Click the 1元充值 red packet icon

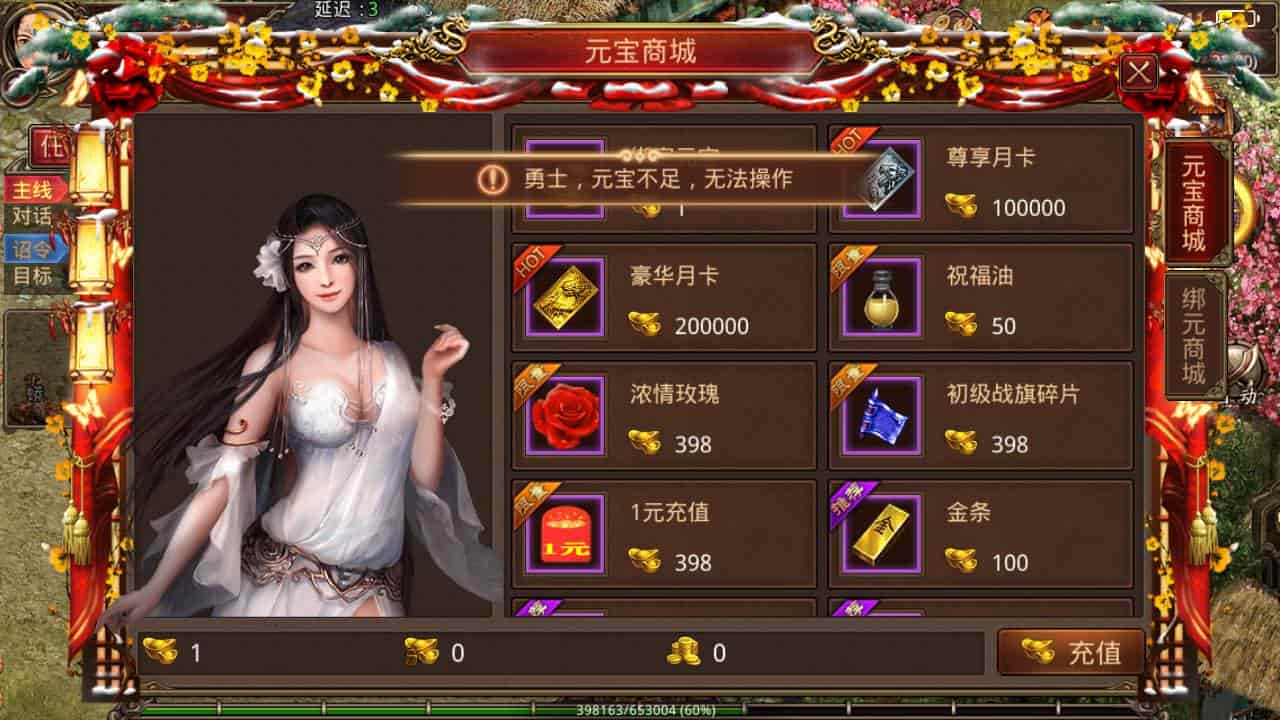(565, 532)
